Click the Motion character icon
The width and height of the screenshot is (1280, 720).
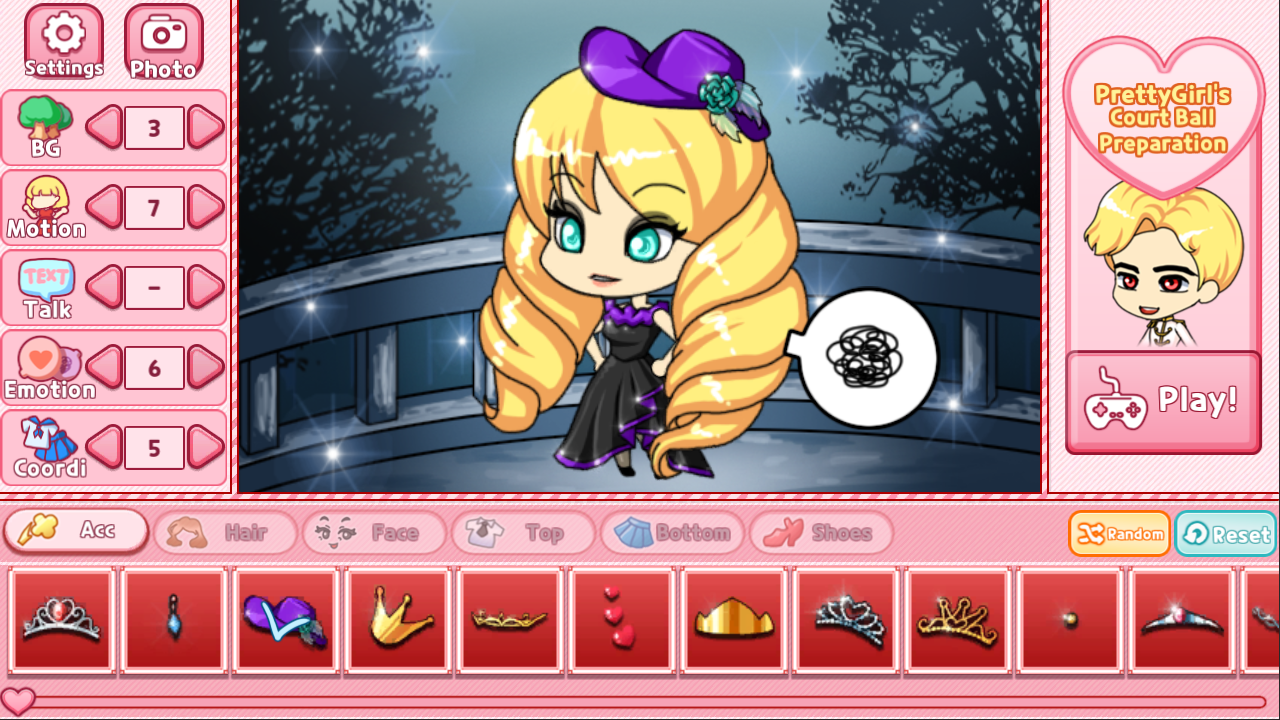click(44, 200)
